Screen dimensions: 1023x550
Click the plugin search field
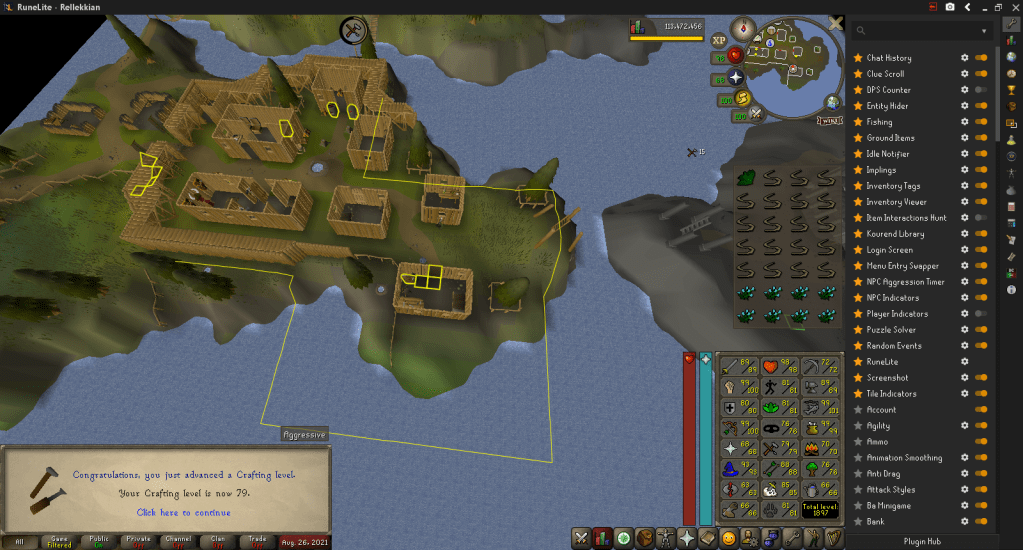tap(925, 31)
